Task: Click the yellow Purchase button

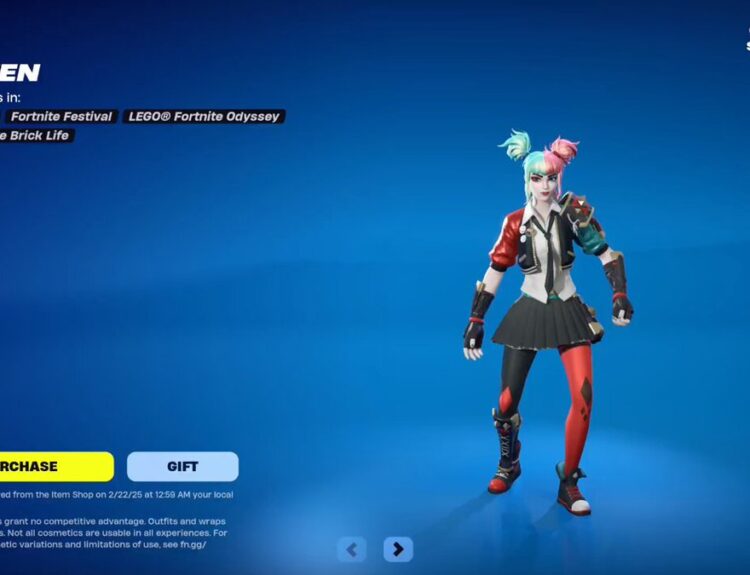Action: tap(55, 466)
